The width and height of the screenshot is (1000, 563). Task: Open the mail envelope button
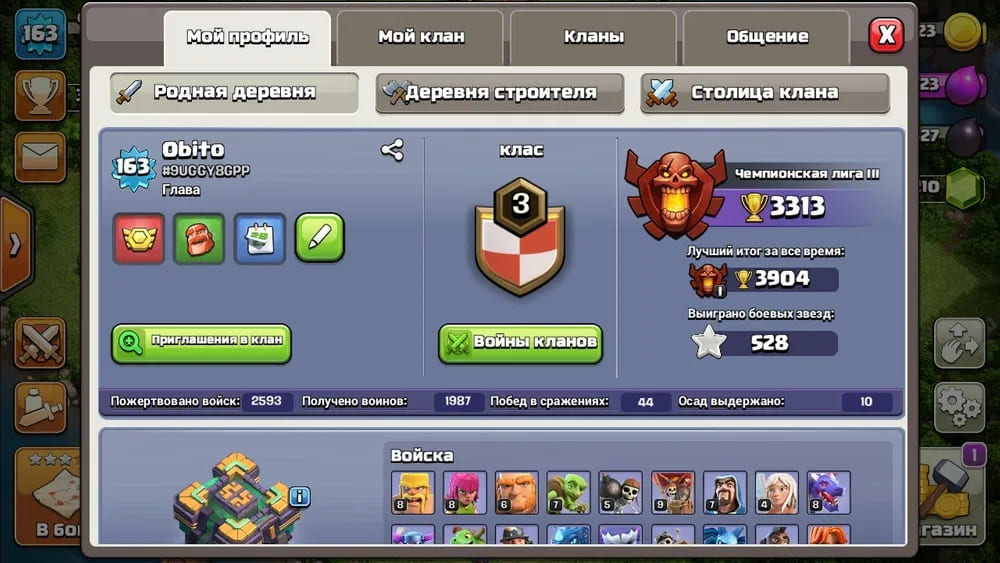[x=40, y=157]
